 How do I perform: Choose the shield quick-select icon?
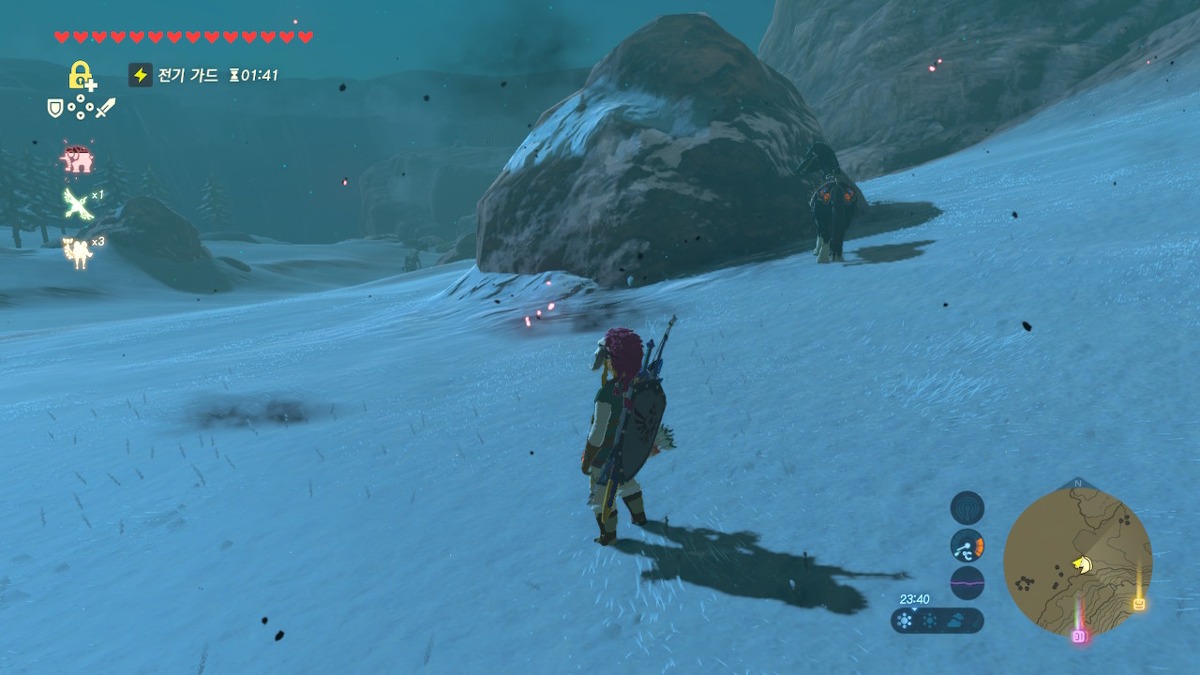point(56,106)
